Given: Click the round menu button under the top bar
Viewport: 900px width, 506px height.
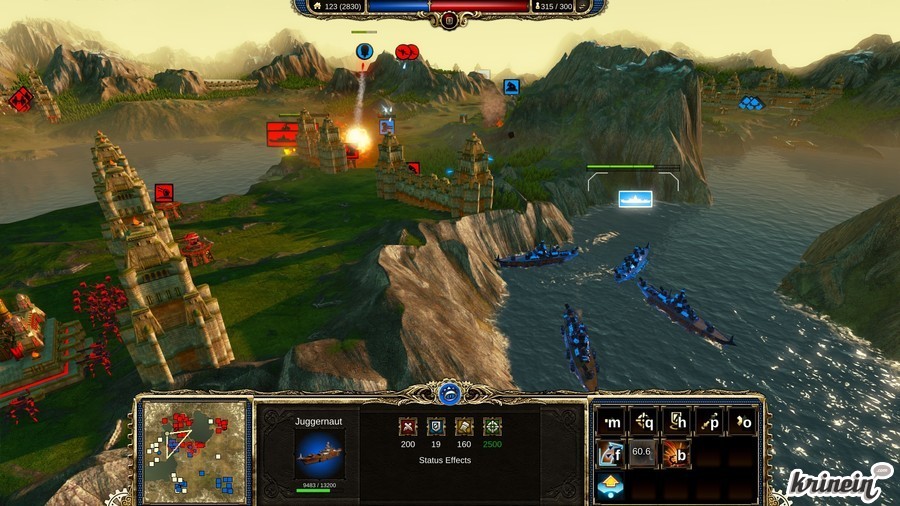Looking at the screenshot, I should pyautogui.click(x=450, y=20).
